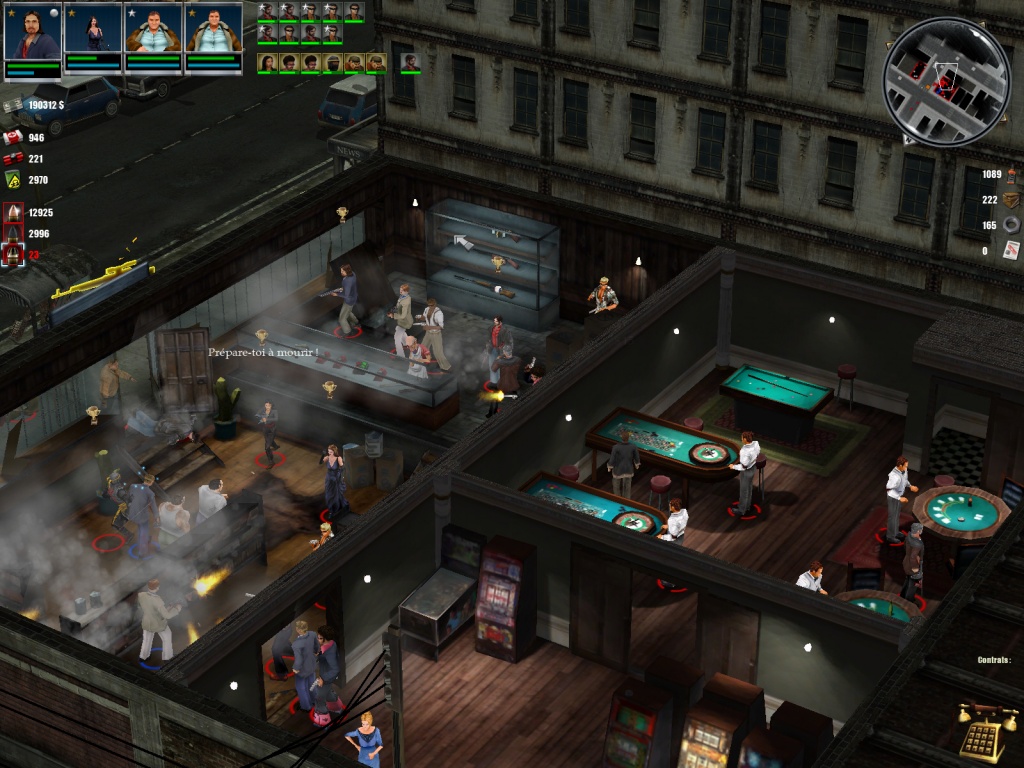Click the newspaper icon

pos(1011,250)
